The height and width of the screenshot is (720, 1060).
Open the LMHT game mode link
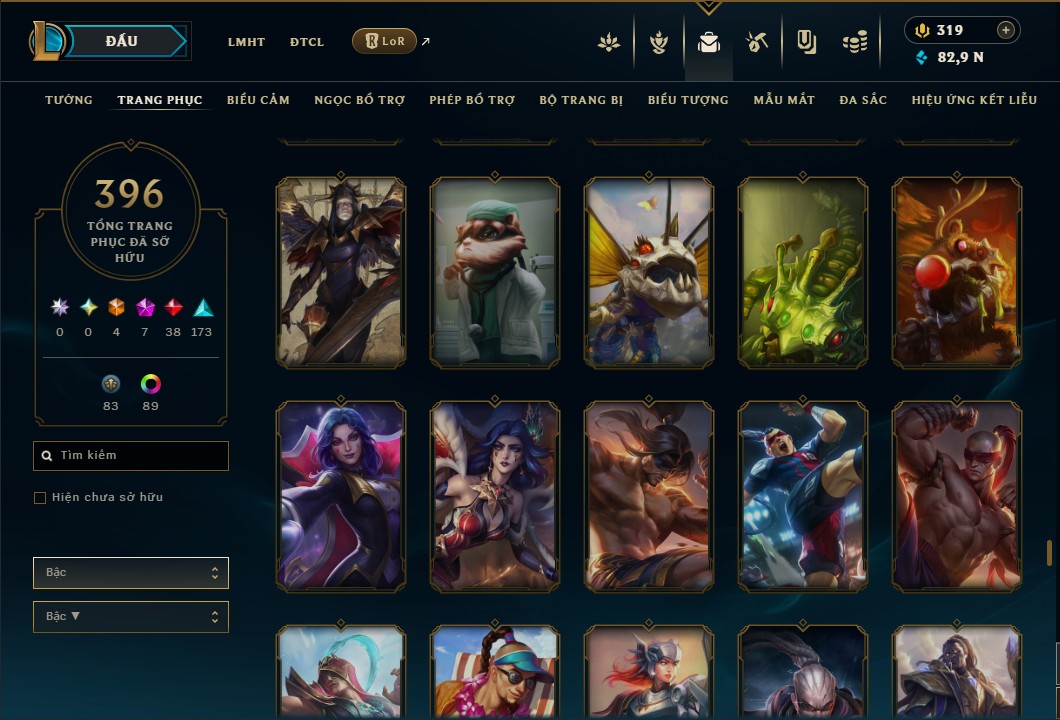coord(246,42)
